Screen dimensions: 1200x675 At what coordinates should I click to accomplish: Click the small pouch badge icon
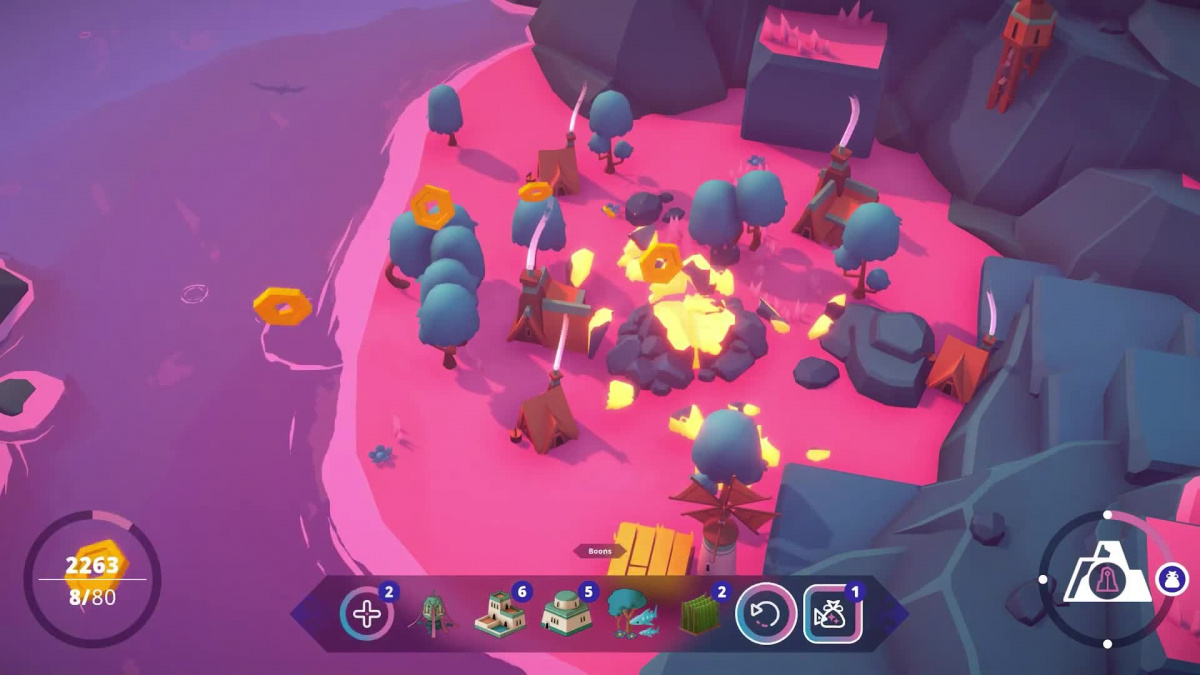tap(1172, 579)
